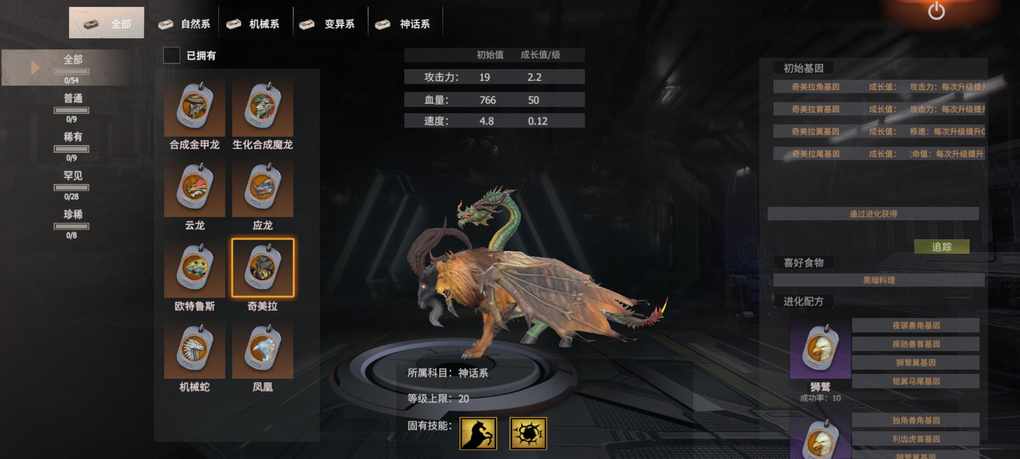Screen dimensions: 1020x459
Task: Select the 应龙 creature tag
Action: (x=262, y=190)
